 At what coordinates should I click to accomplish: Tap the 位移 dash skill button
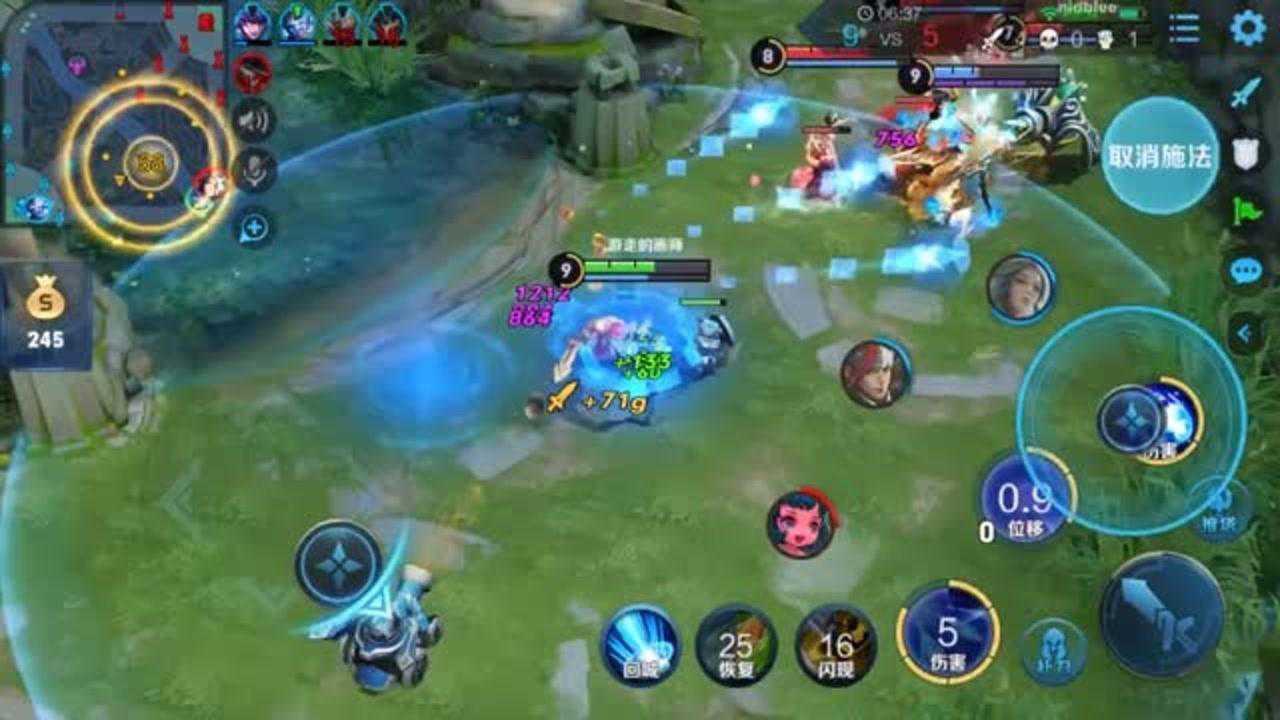[1025, 497]
